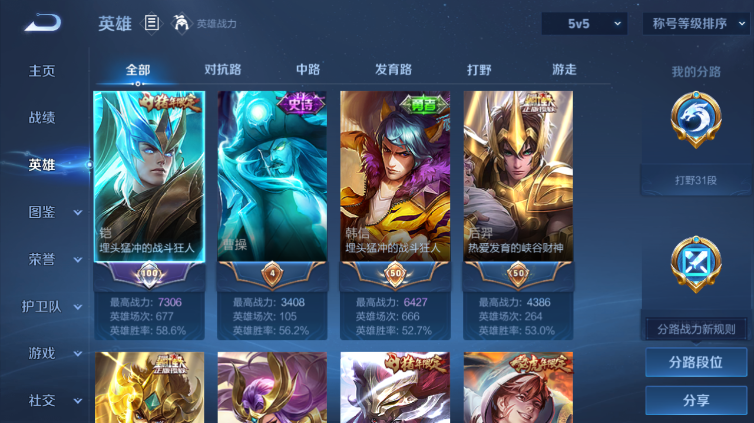Open the 游戏 sidebar section
Image resolution: width=754 pixels, height=423 pixels.
[x=42, y=353]
